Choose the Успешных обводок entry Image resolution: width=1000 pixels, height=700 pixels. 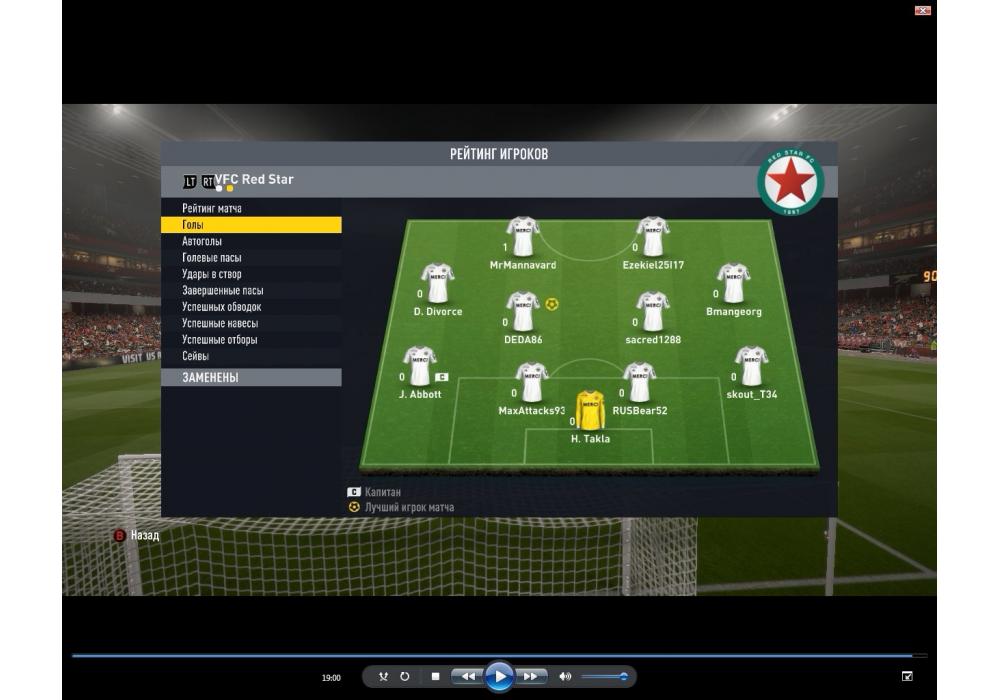point(221,307)
